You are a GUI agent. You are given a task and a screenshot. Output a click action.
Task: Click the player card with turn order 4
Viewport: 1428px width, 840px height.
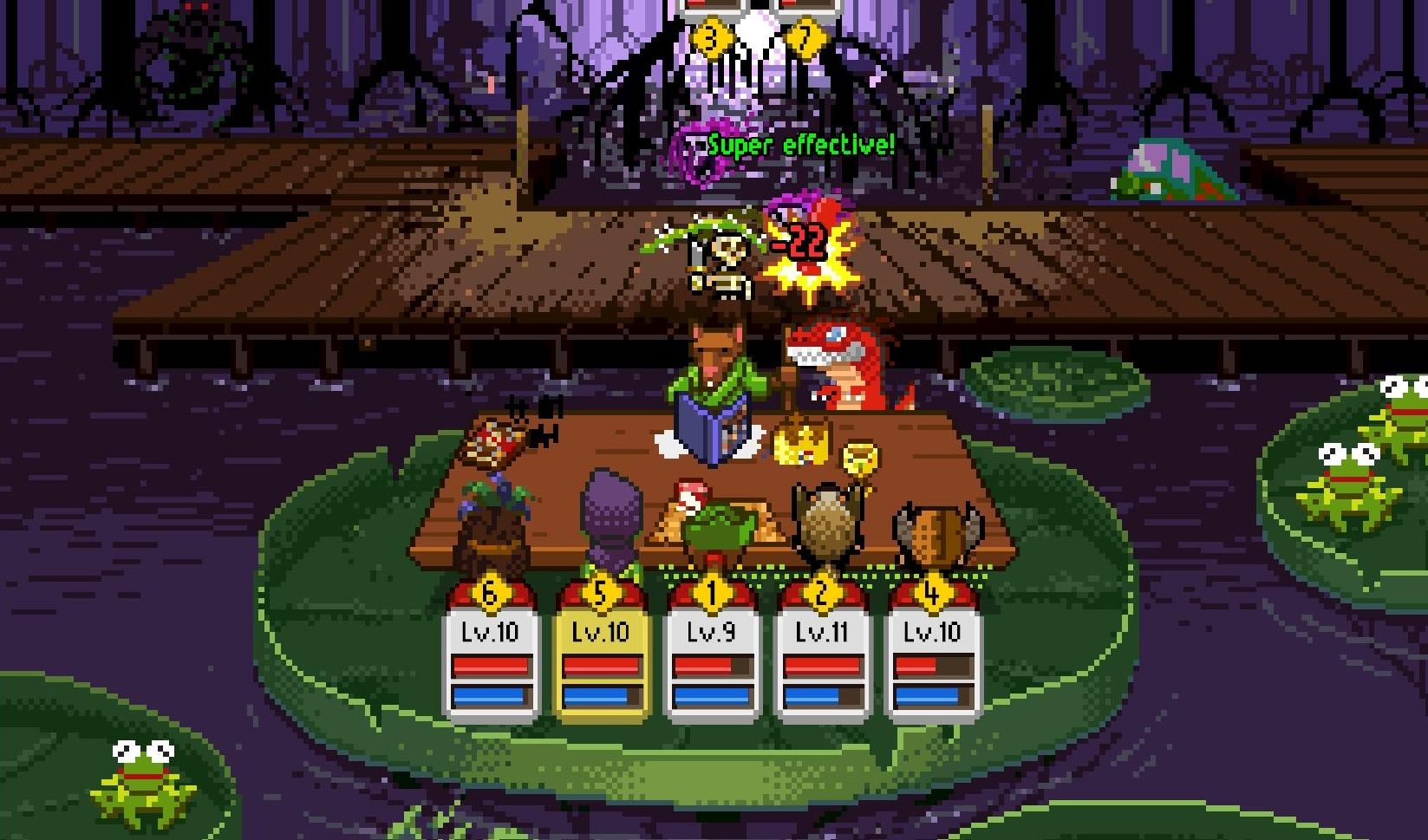(x=932, y=656)
